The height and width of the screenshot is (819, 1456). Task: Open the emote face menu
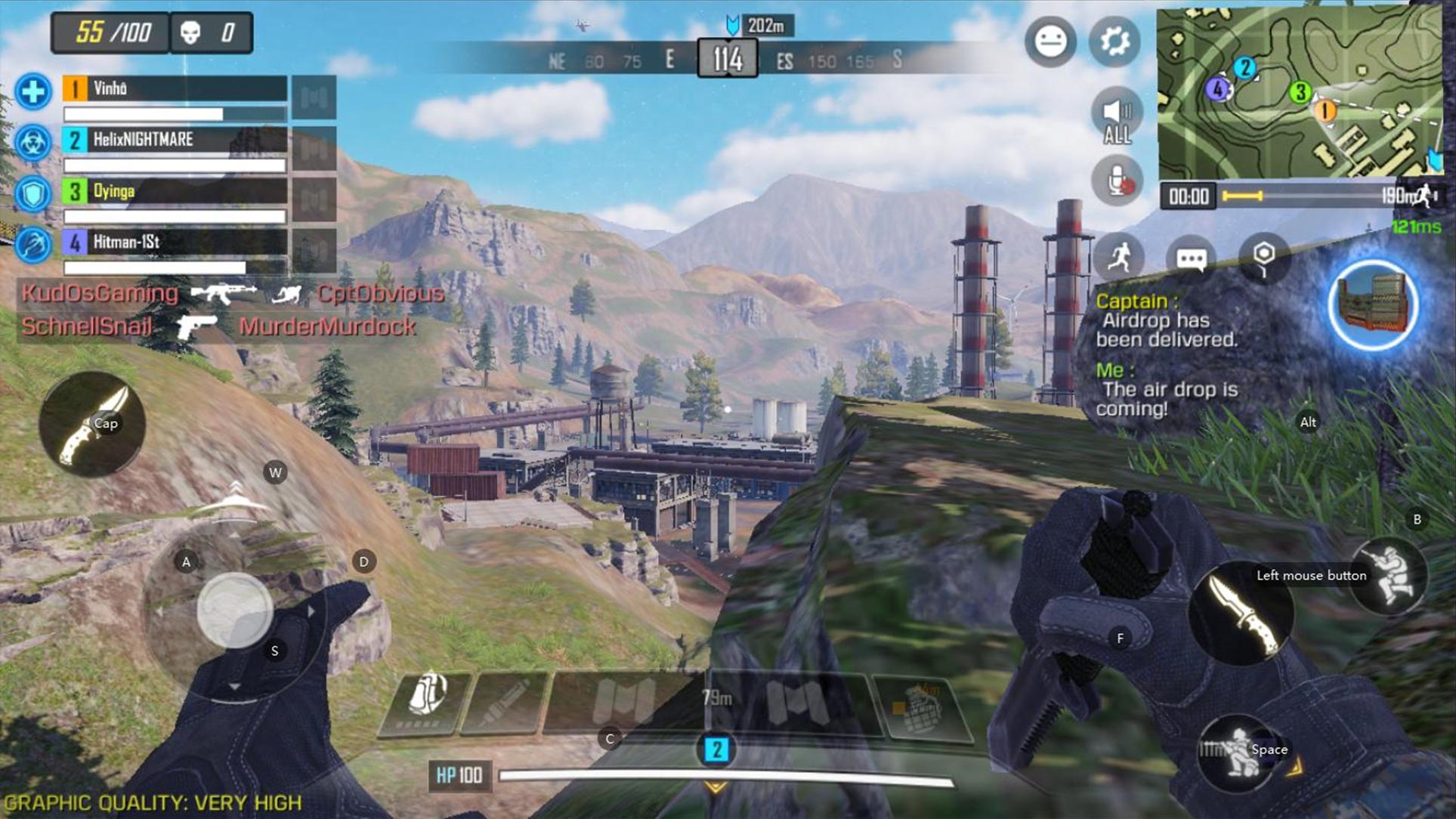coord(1050,42)
